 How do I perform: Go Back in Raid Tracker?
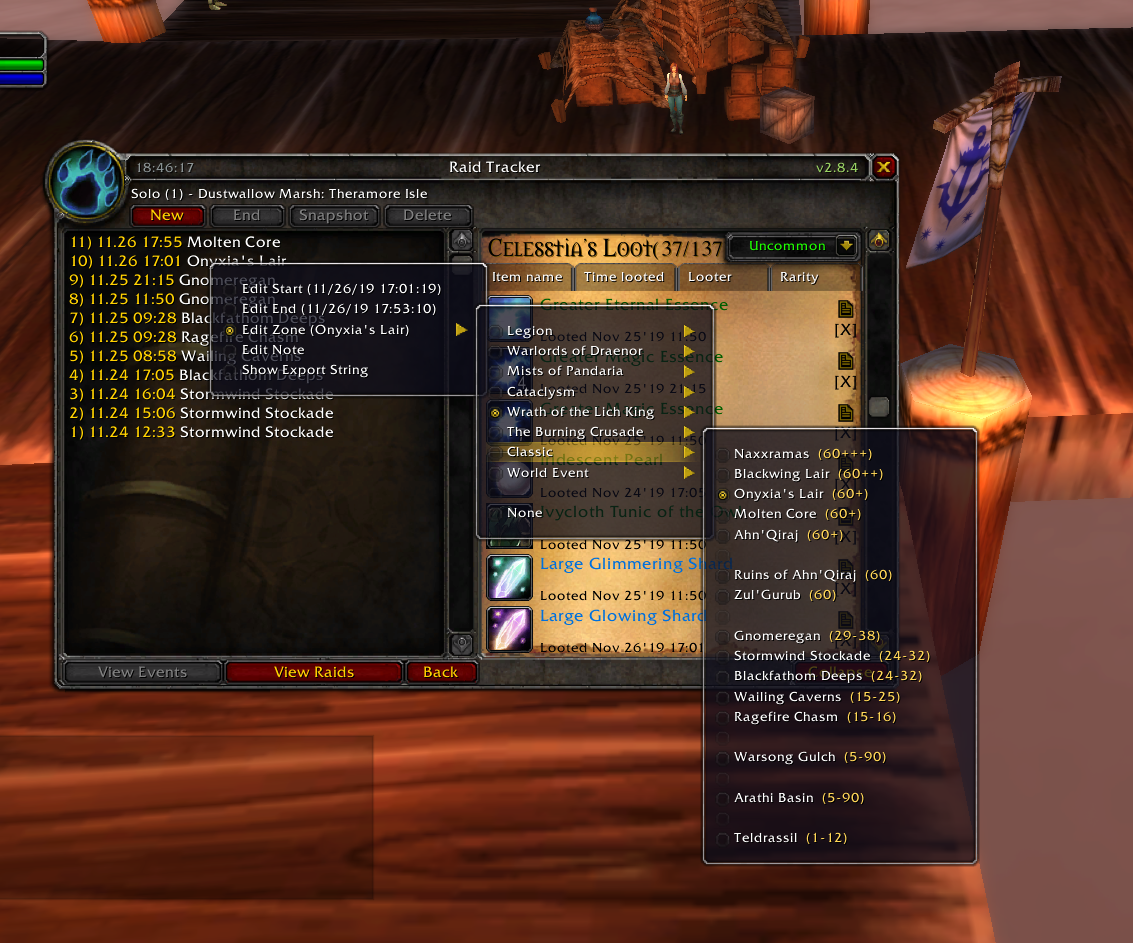pos(440,672)
